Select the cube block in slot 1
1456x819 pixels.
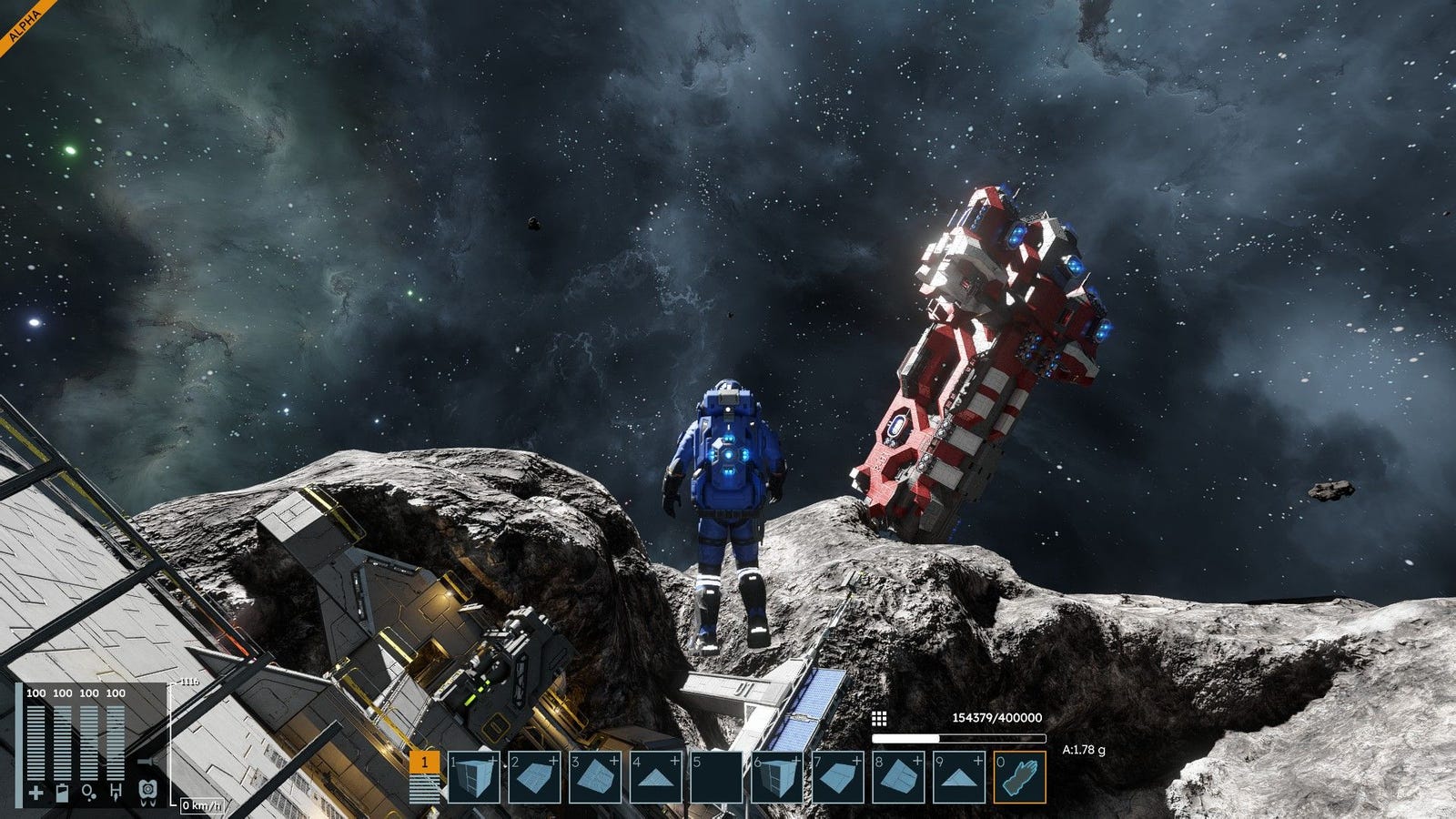click(x=474, y=777)
